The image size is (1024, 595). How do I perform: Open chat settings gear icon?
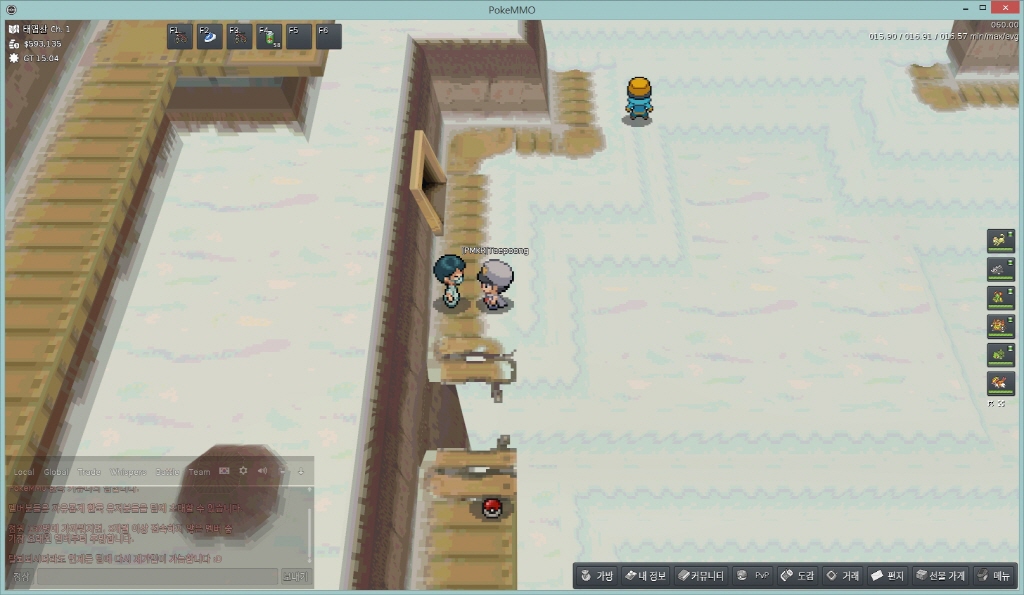(243, 471)
